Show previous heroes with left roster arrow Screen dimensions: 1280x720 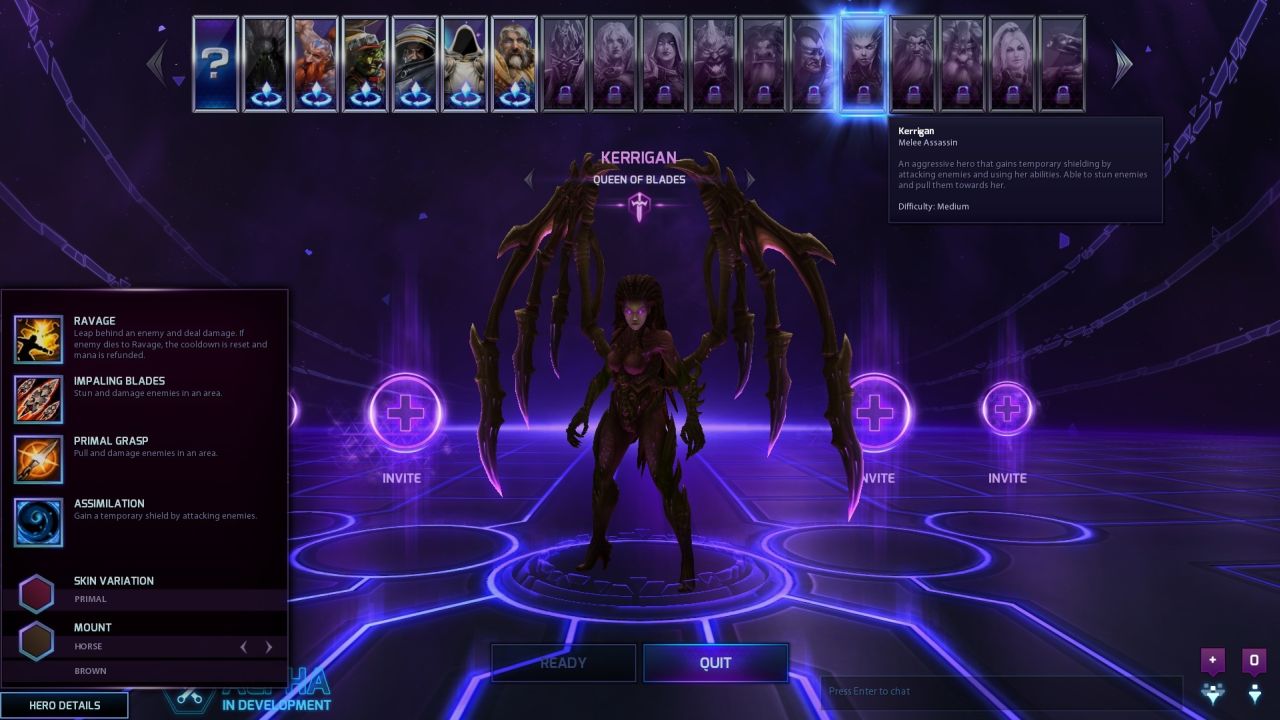coord(157,63)
